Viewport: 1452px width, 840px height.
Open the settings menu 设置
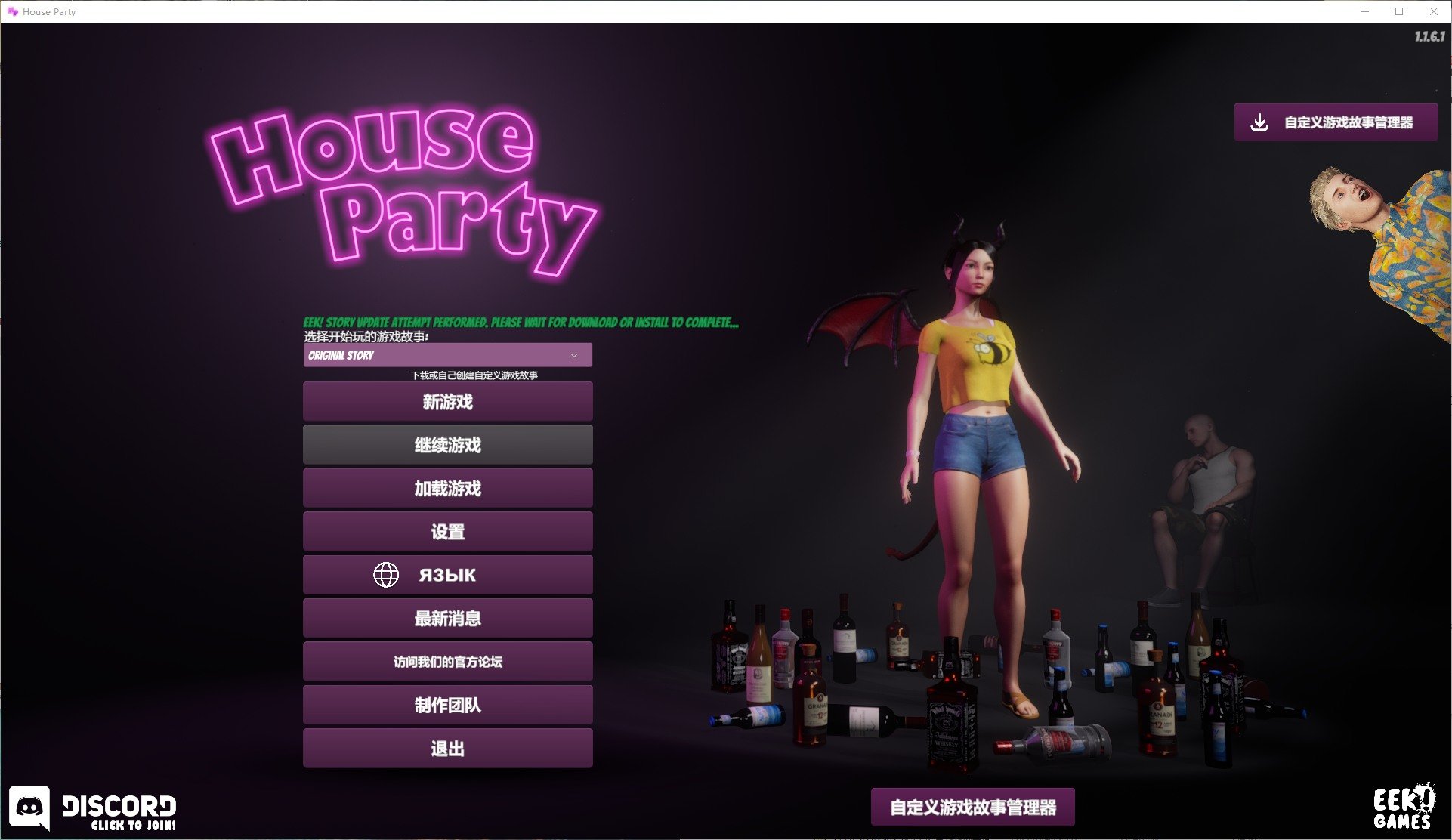(447, 531)
